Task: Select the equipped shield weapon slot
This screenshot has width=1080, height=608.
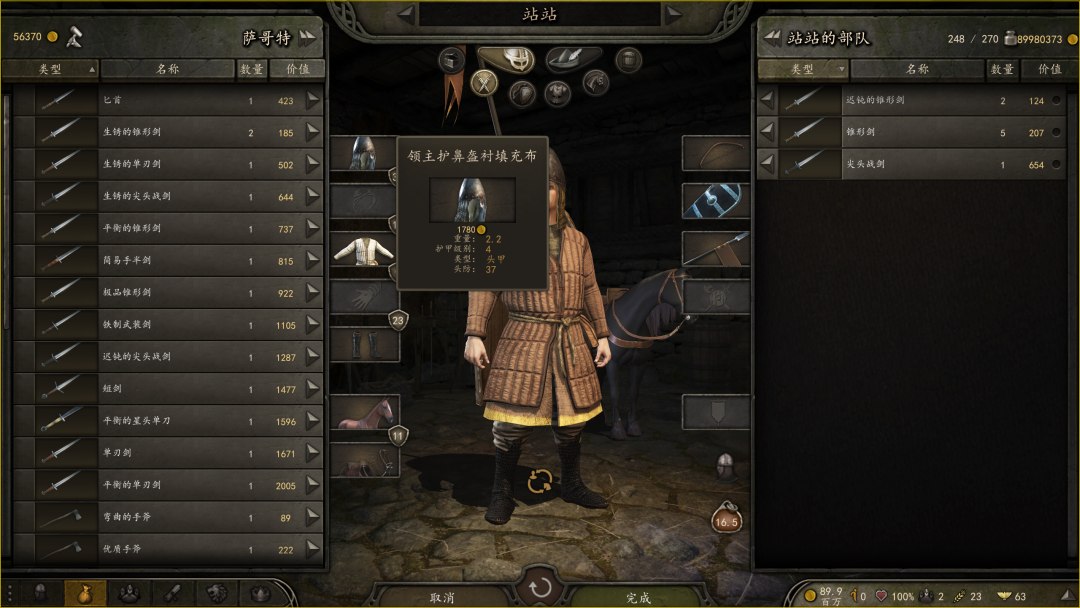Action: point(716,201)
